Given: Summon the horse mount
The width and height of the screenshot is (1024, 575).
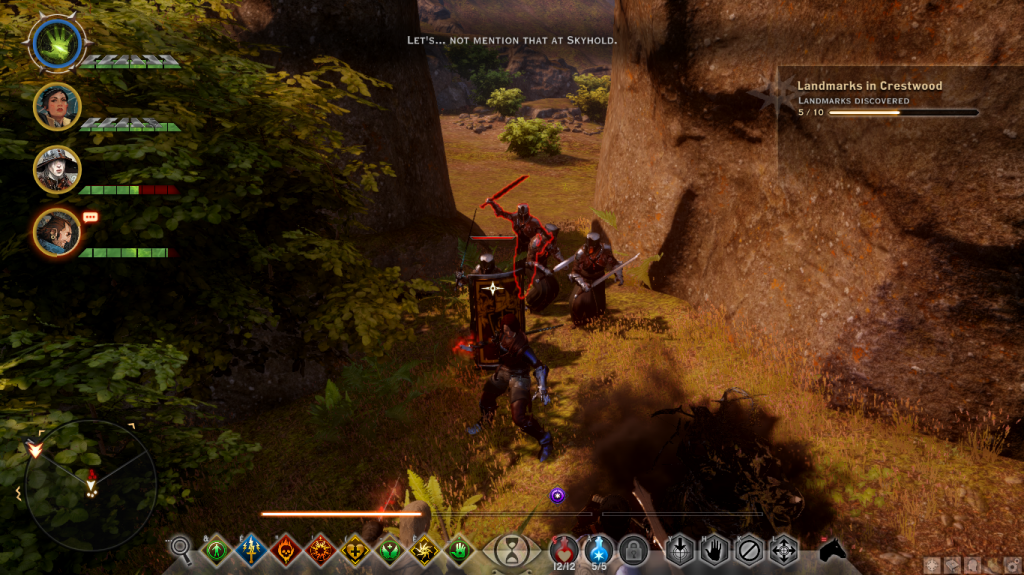Looking at the screenshot, I should pos(833,550).
